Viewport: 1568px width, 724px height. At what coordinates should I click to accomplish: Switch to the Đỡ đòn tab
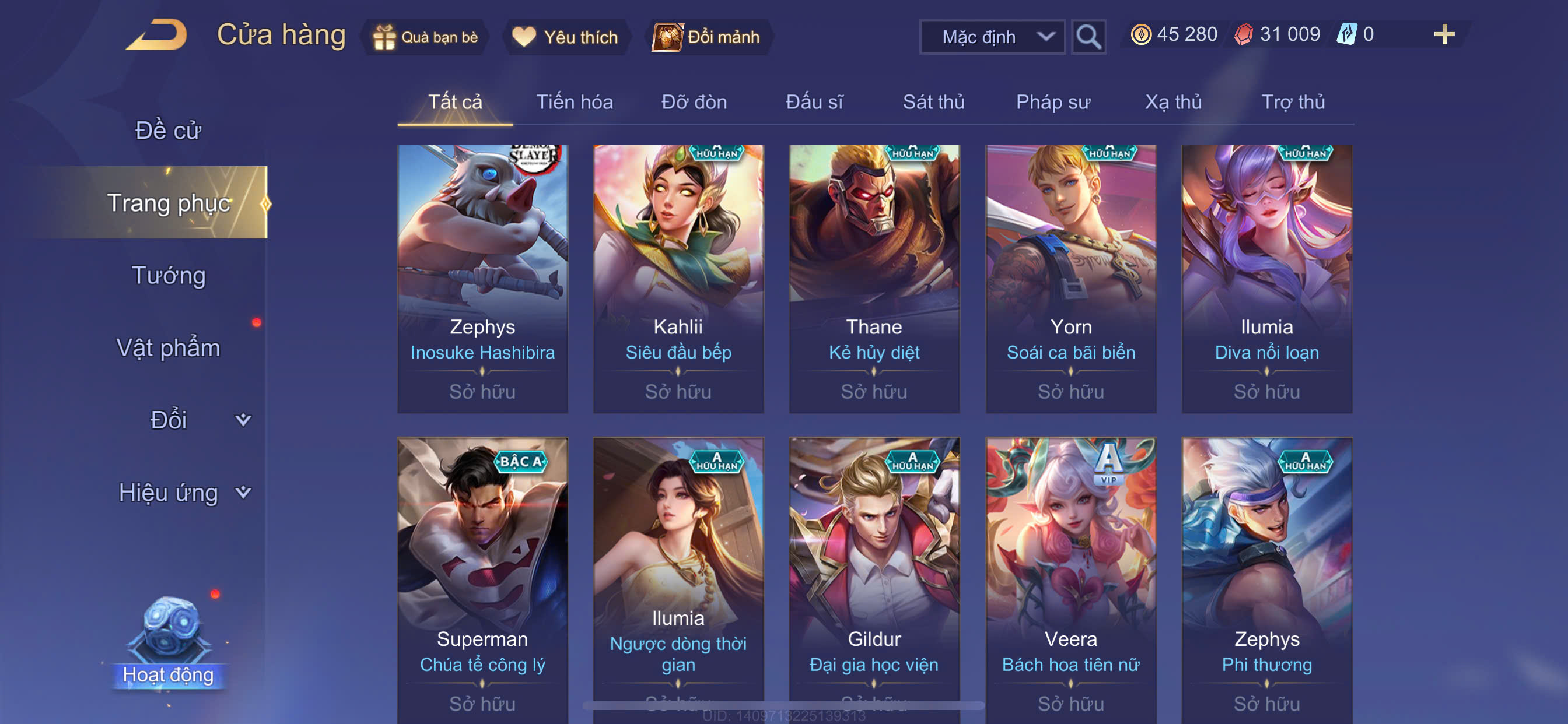(694, 101)
